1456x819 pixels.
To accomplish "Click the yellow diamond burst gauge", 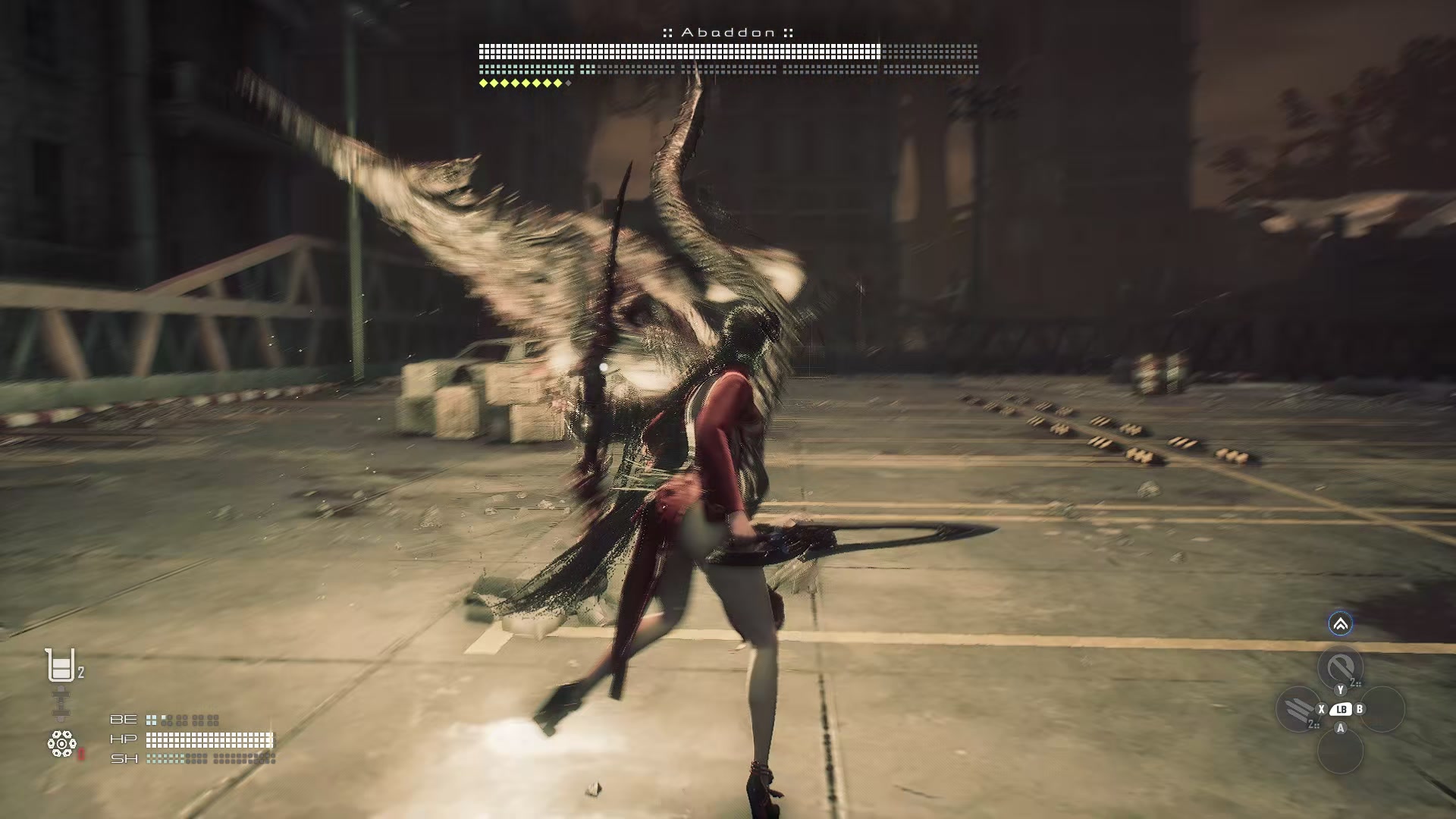I will click(522, 83).
